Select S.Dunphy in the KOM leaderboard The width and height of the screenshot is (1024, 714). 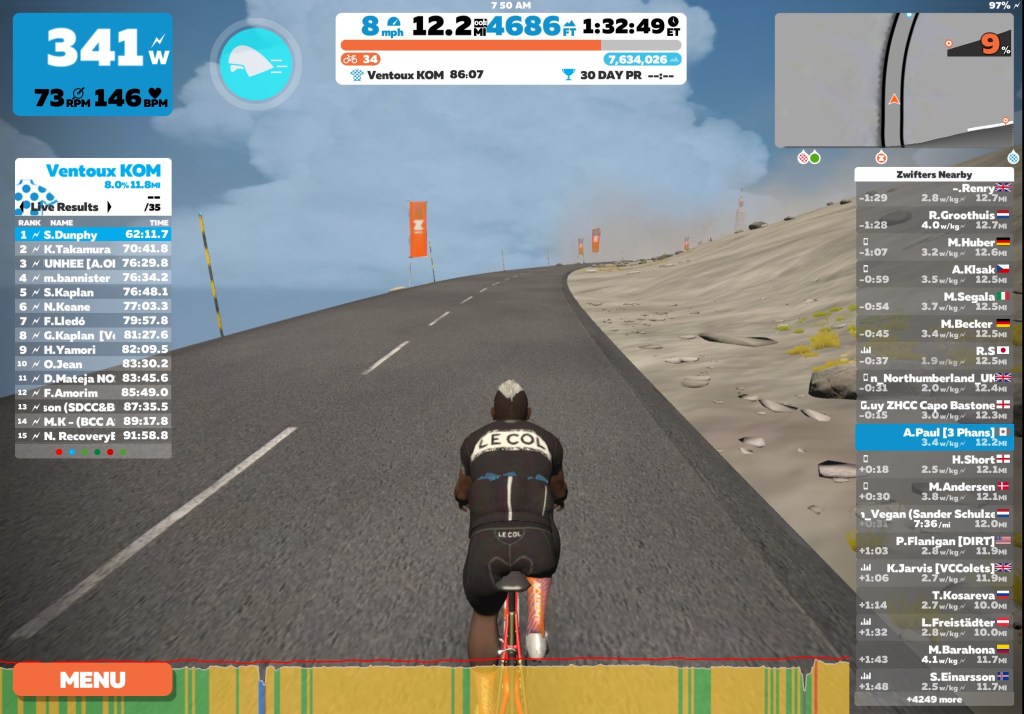(93, 234)
